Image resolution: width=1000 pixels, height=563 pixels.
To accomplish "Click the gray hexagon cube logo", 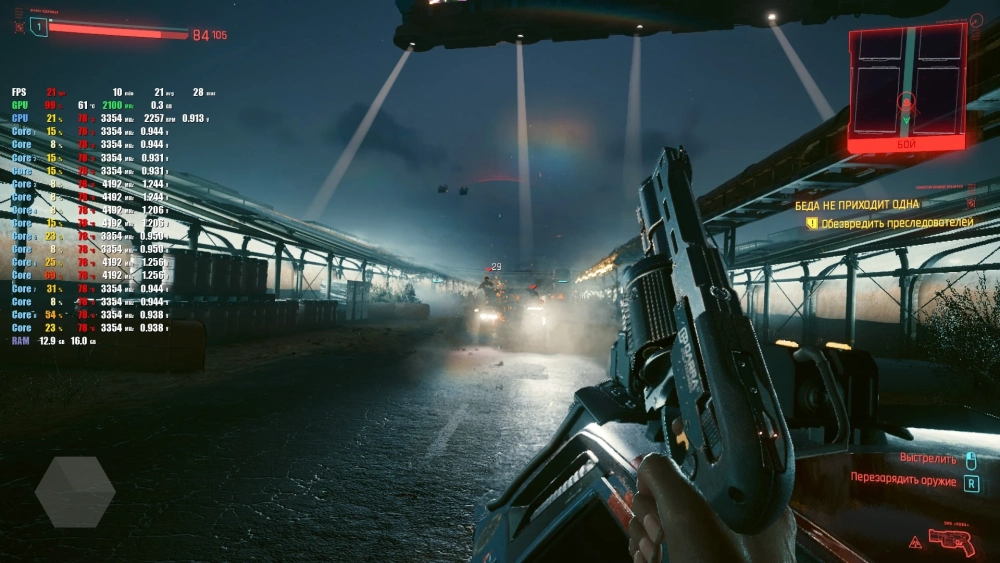I will (x=75, y=491).
